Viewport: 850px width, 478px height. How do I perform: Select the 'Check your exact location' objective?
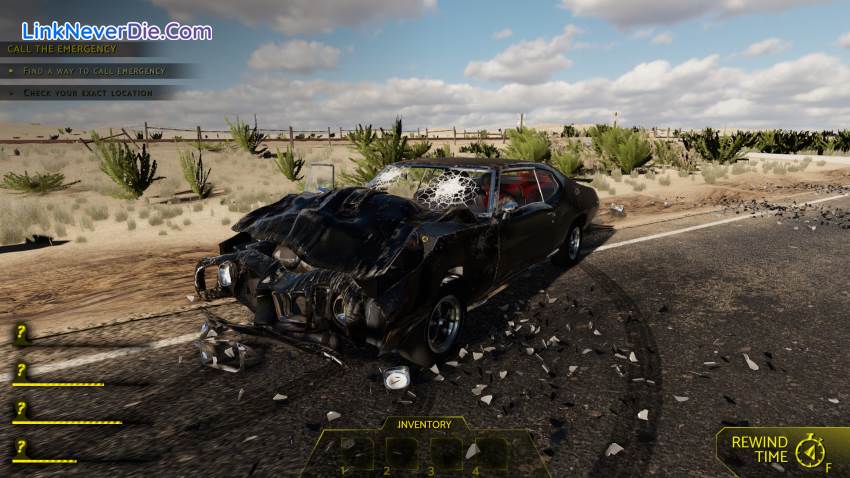89,93
